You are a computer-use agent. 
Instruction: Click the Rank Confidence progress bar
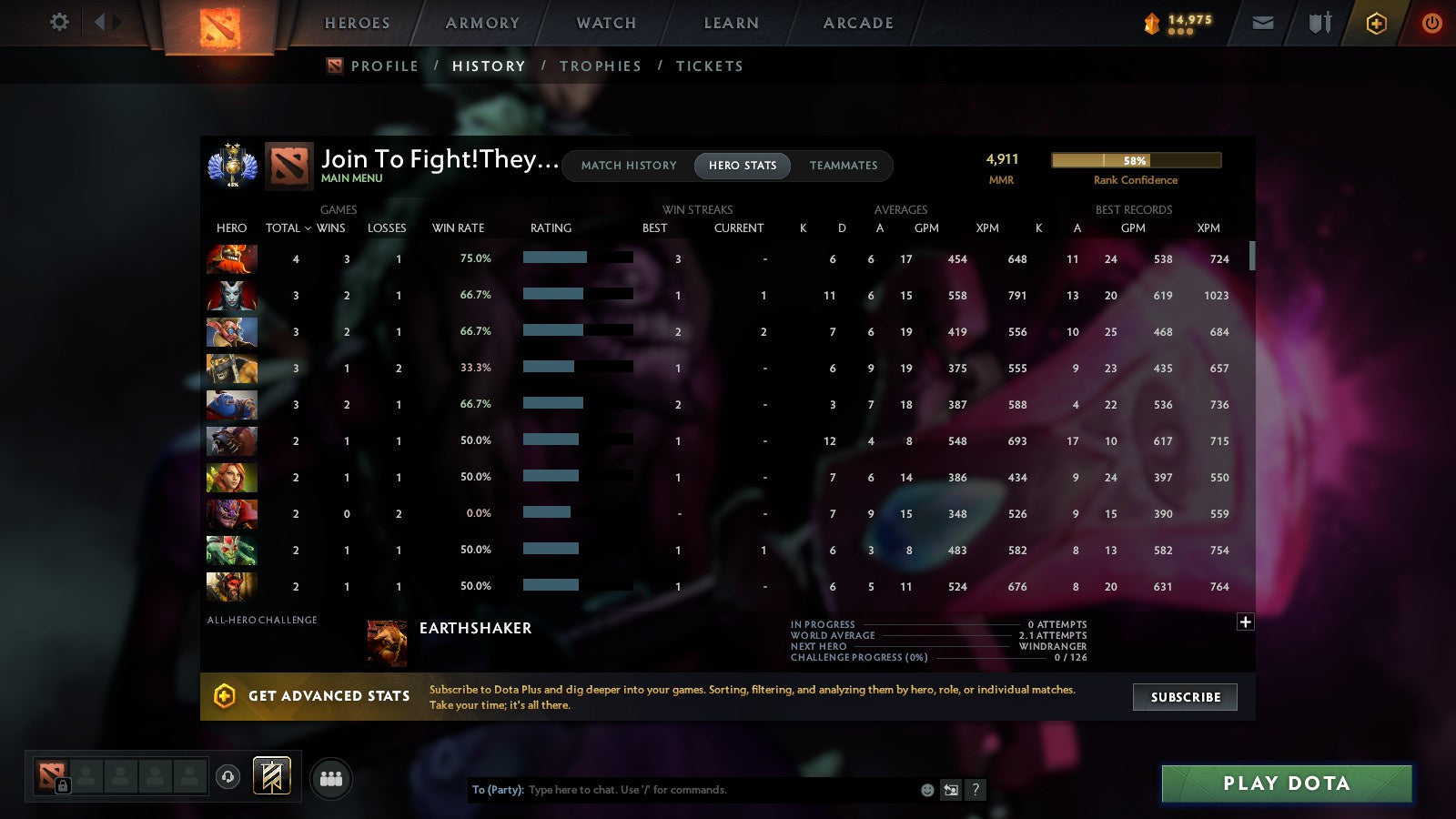[1136, 159]
